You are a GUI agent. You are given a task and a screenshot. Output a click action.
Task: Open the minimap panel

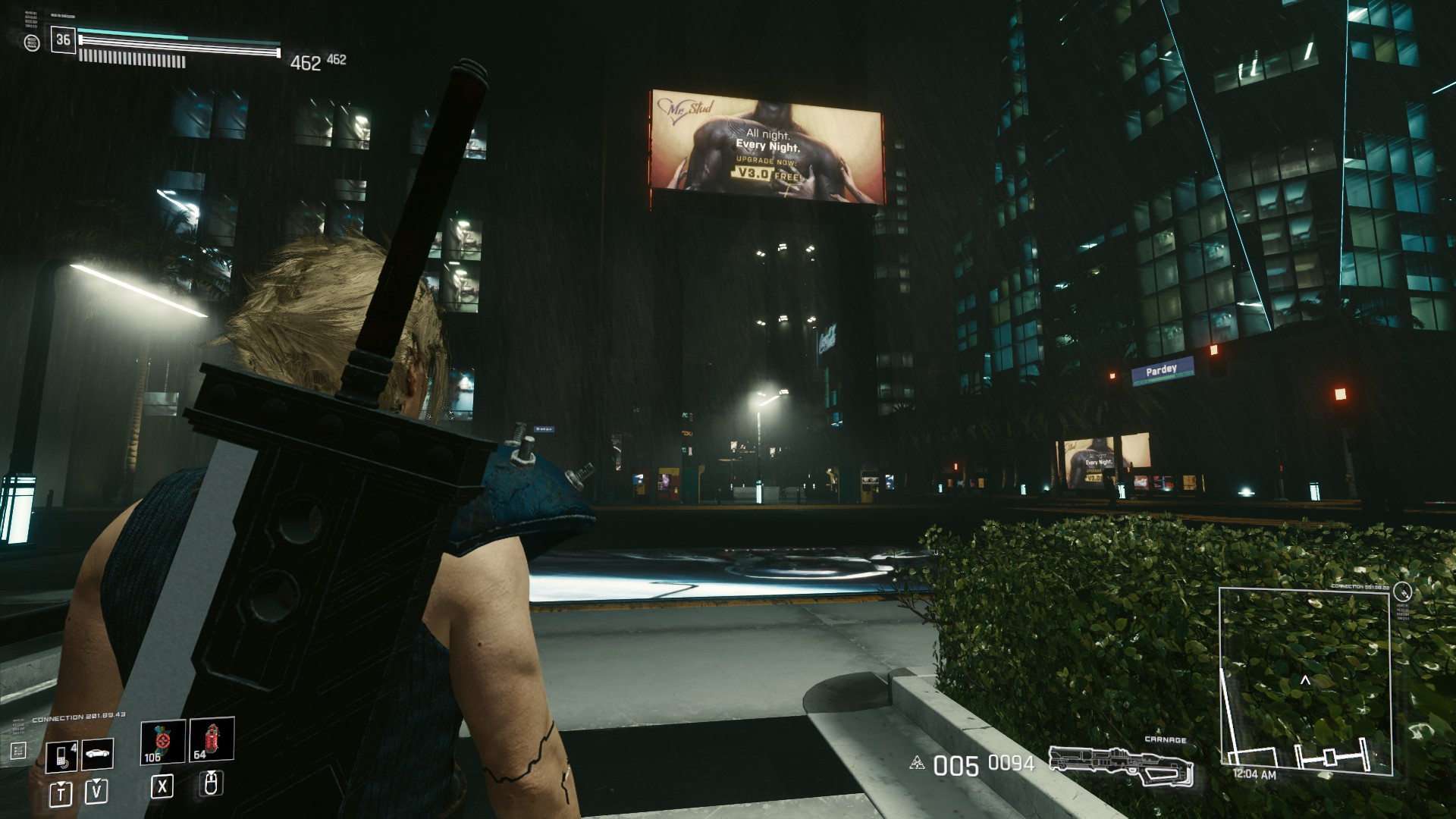click(x=1305, y=681)
